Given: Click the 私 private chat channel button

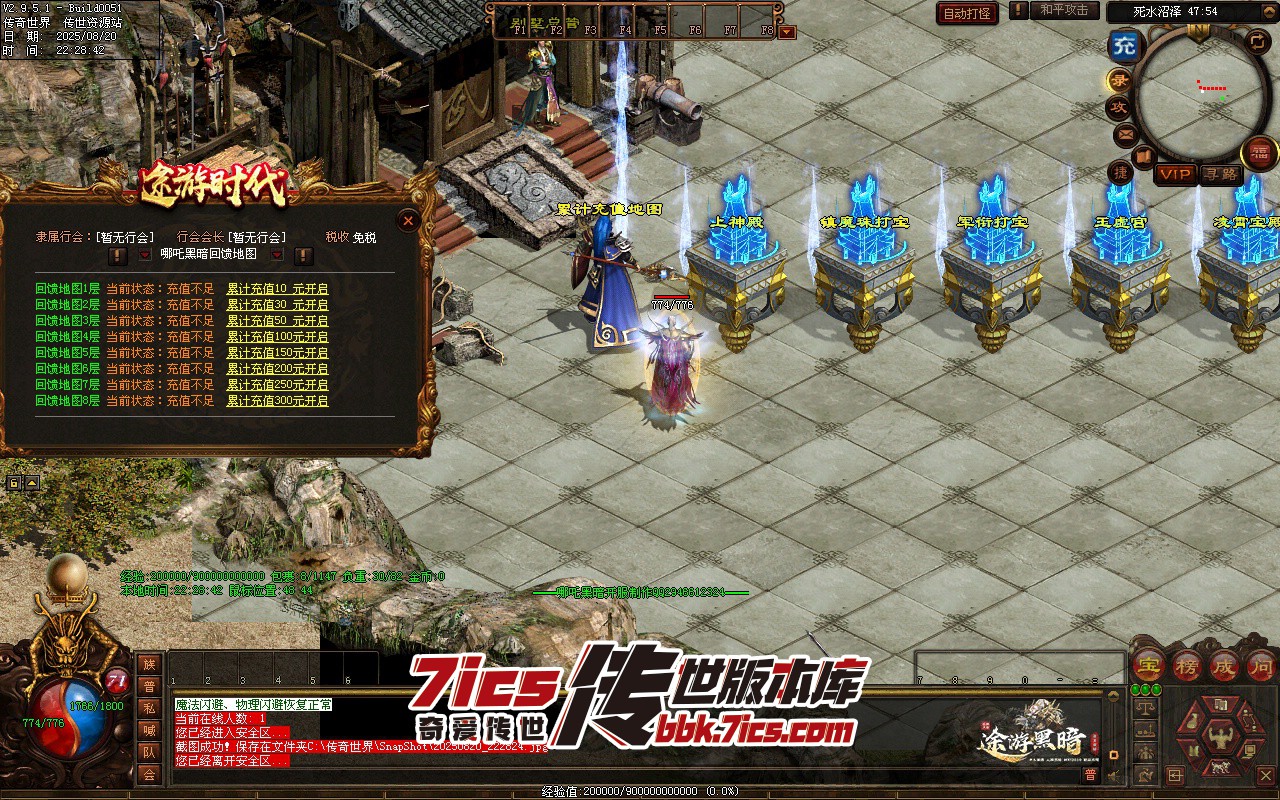Looking at the screenshot, I should pos(149,708).
